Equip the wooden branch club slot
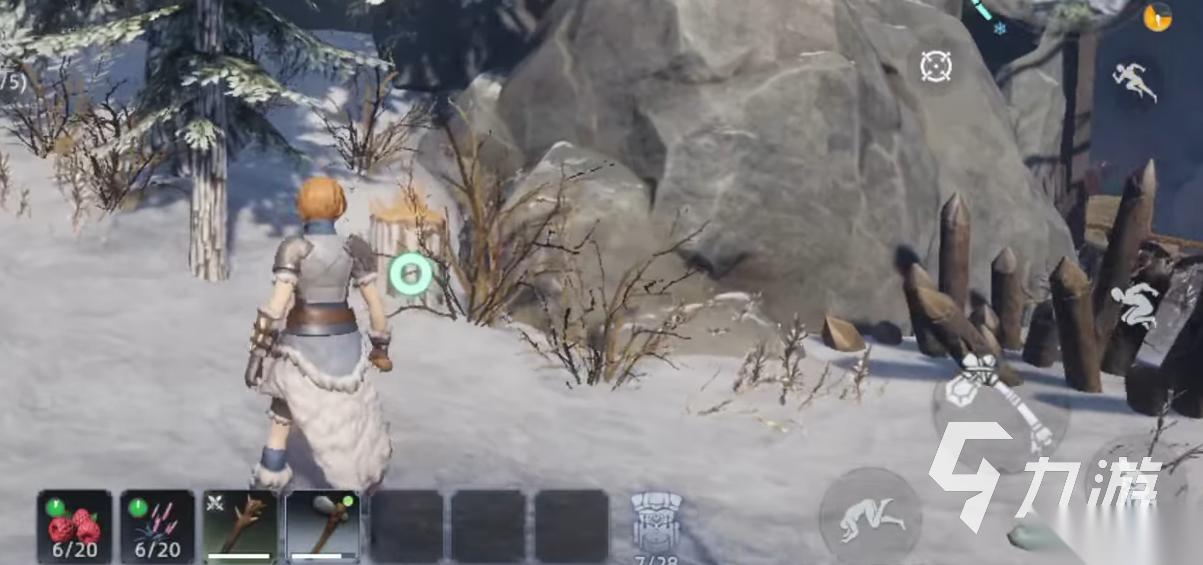The width and height of the screenshot is (1203, 565). 240,525
